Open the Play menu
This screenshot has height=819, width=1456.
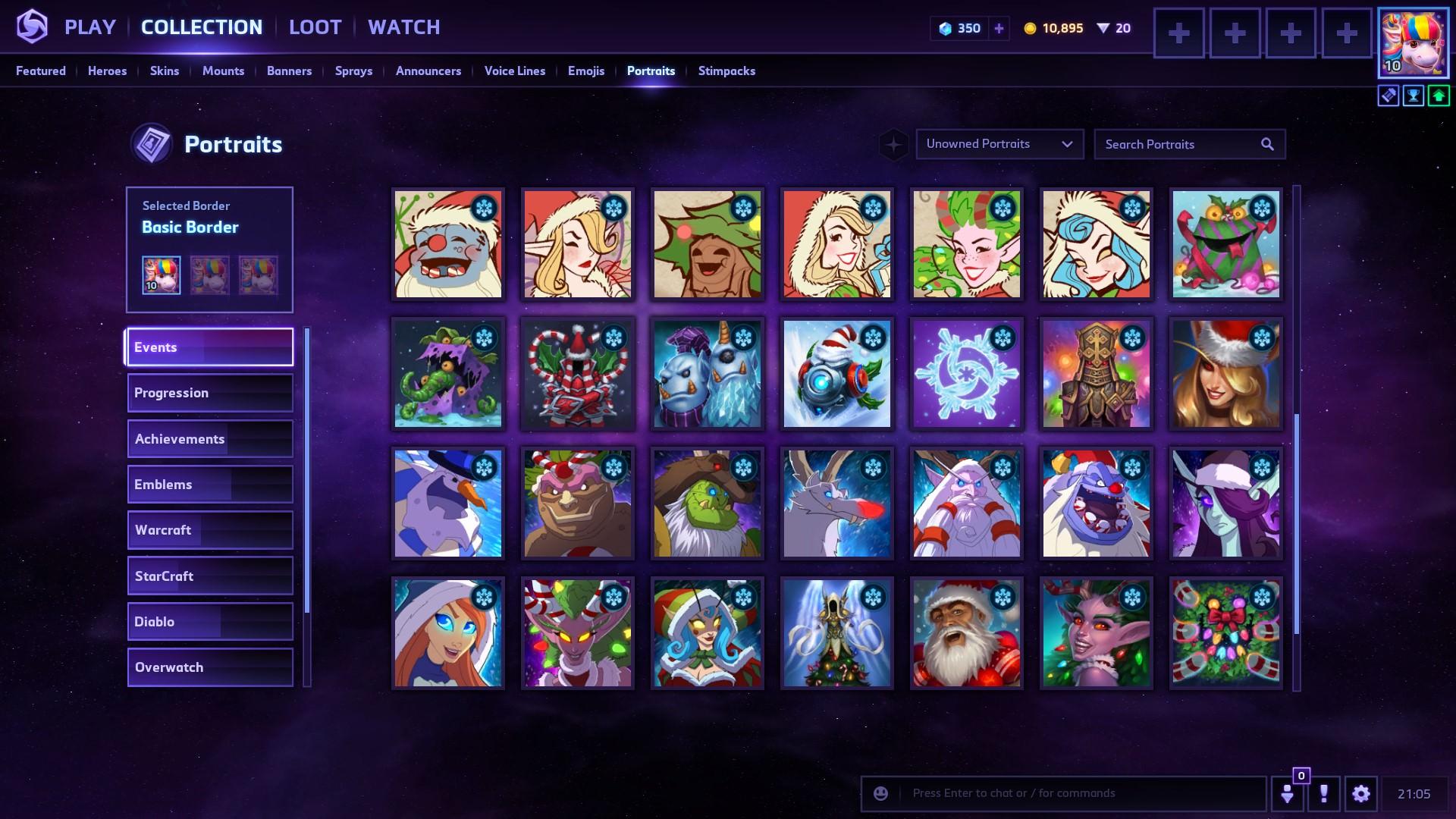89,27
